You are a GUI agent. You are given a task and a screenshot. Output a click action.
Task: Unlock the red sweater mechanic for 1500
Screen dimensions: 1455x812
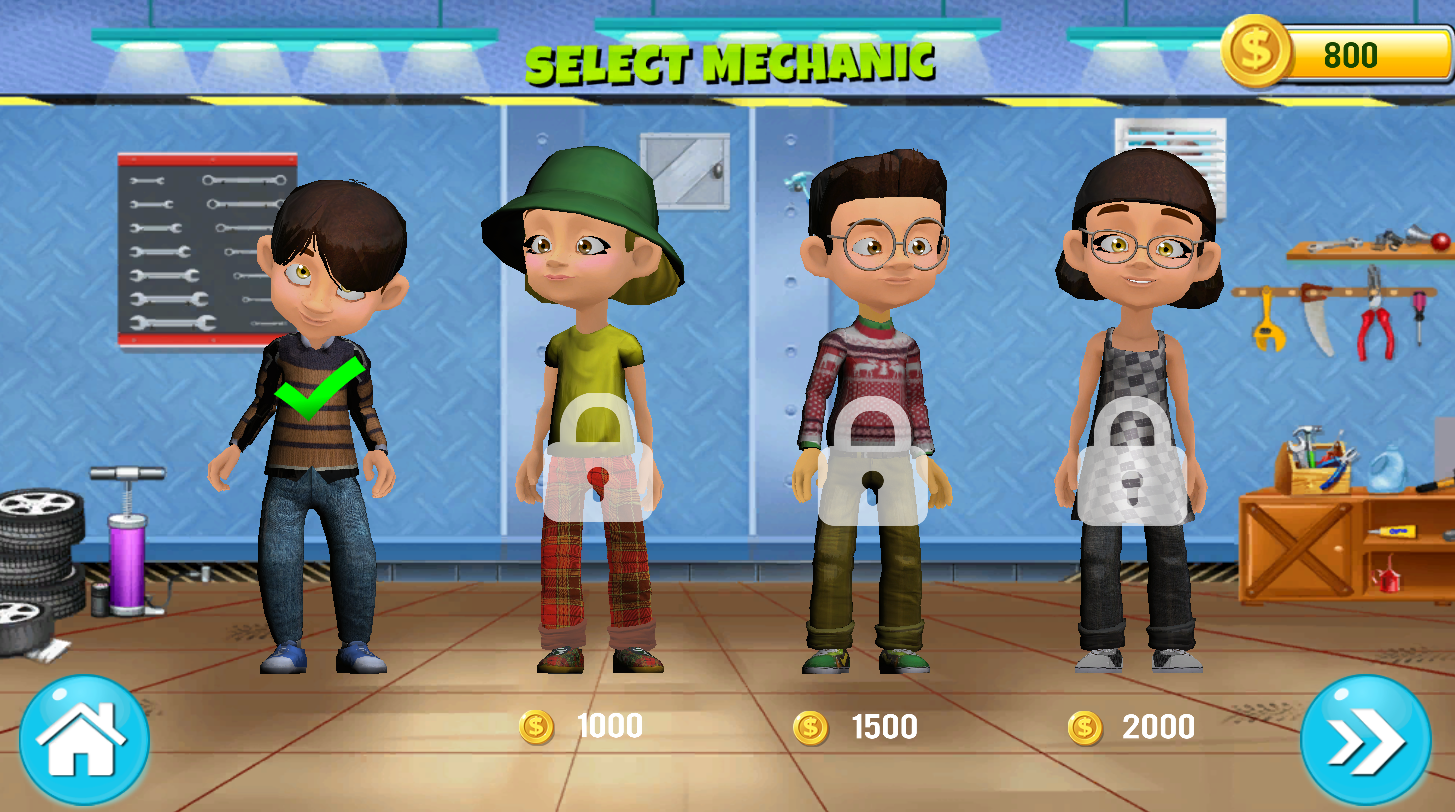pos(873,460)
